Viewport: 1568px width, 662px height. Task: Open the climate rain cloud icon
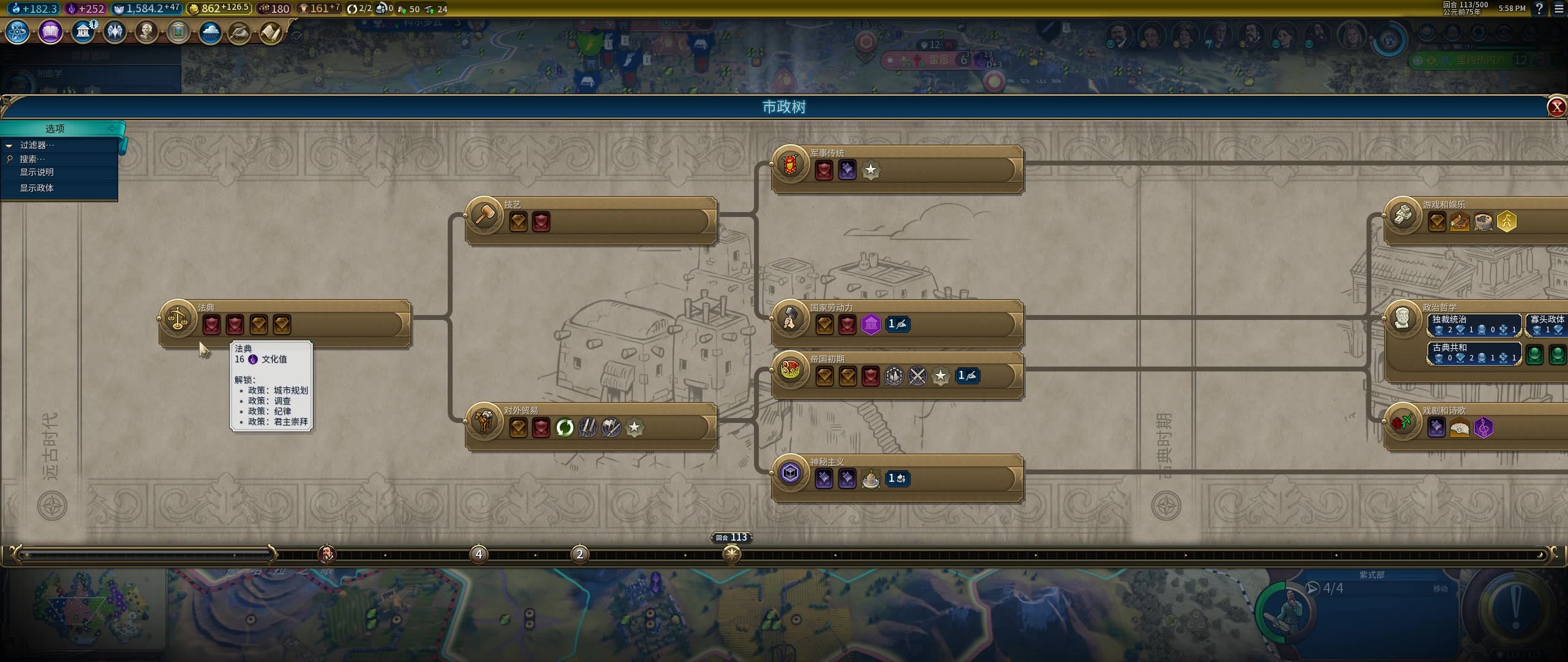[210, 32]
